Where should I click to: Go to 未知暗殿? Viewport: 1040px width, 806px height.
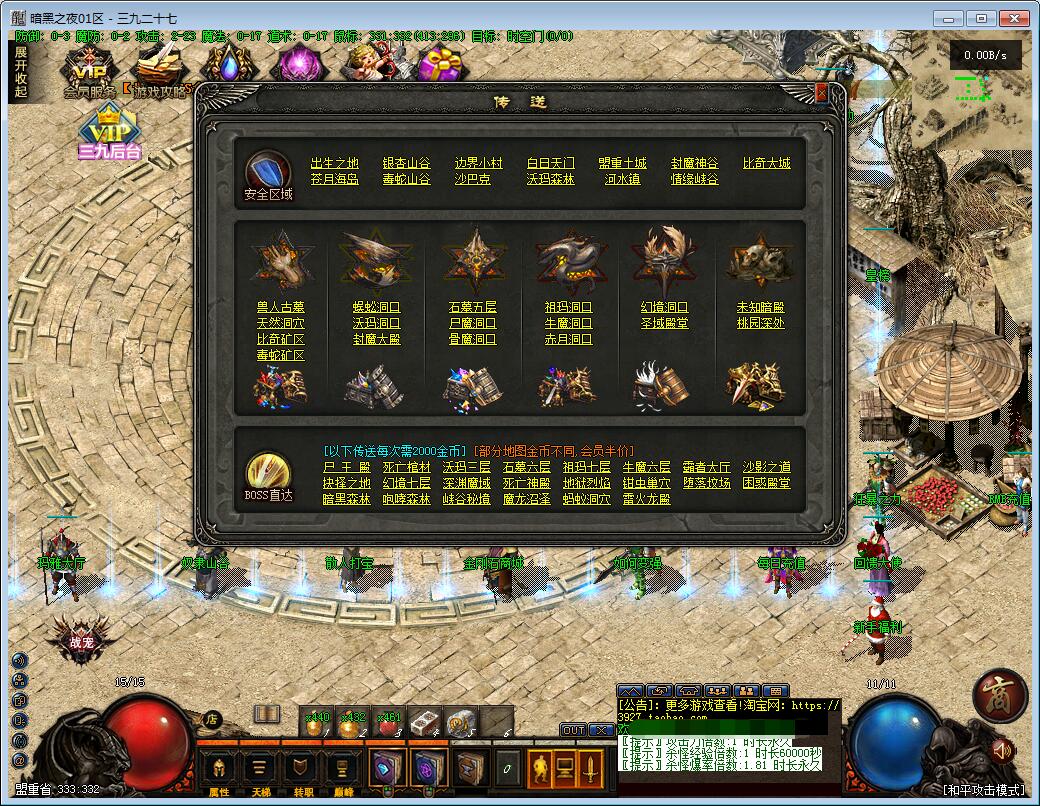(760, 307)
